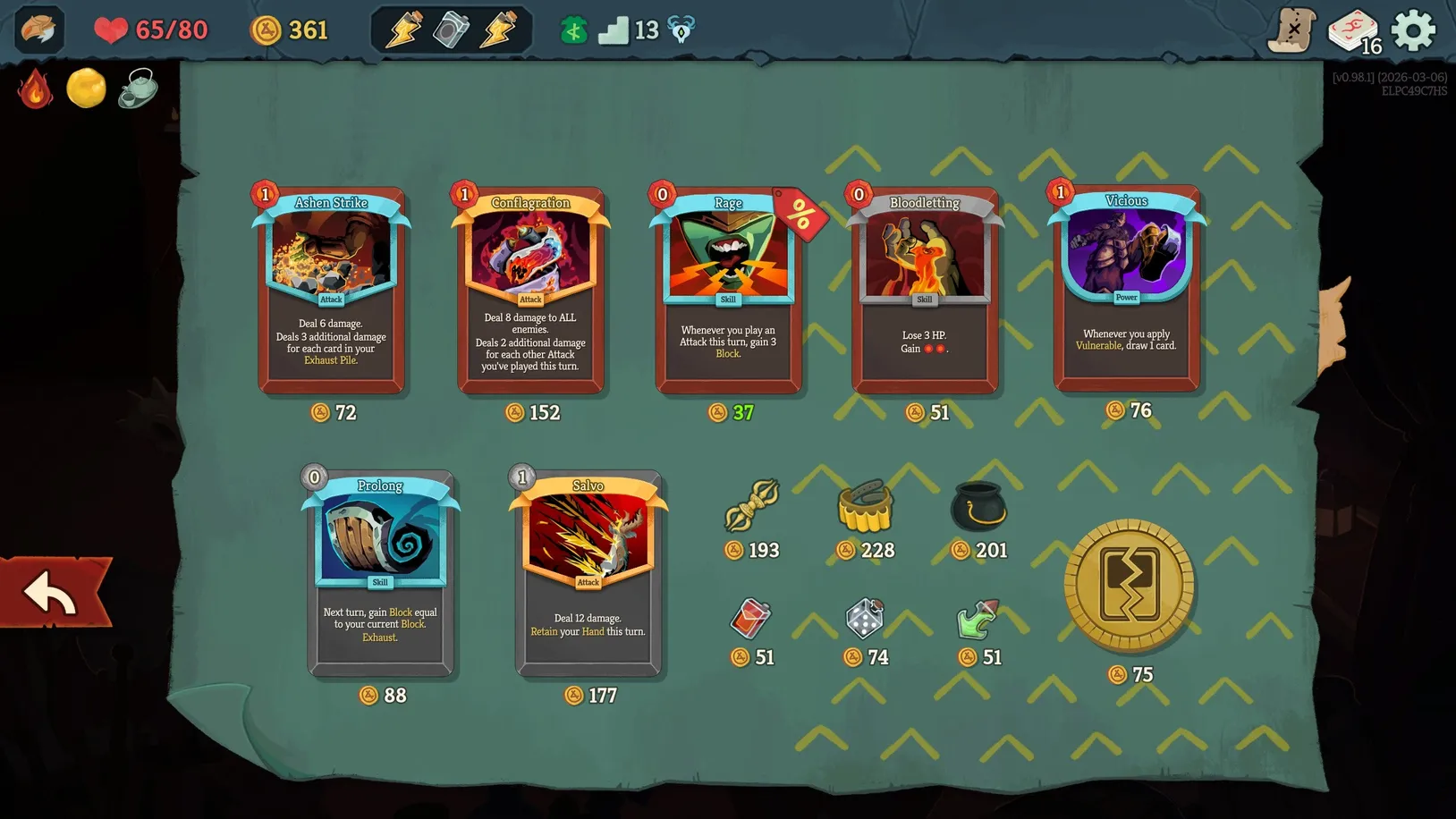Image resolution: width=1456 pixels, height=819 pixels.
Task: Click the empty gray potion slot
Action: click(452, 30)
